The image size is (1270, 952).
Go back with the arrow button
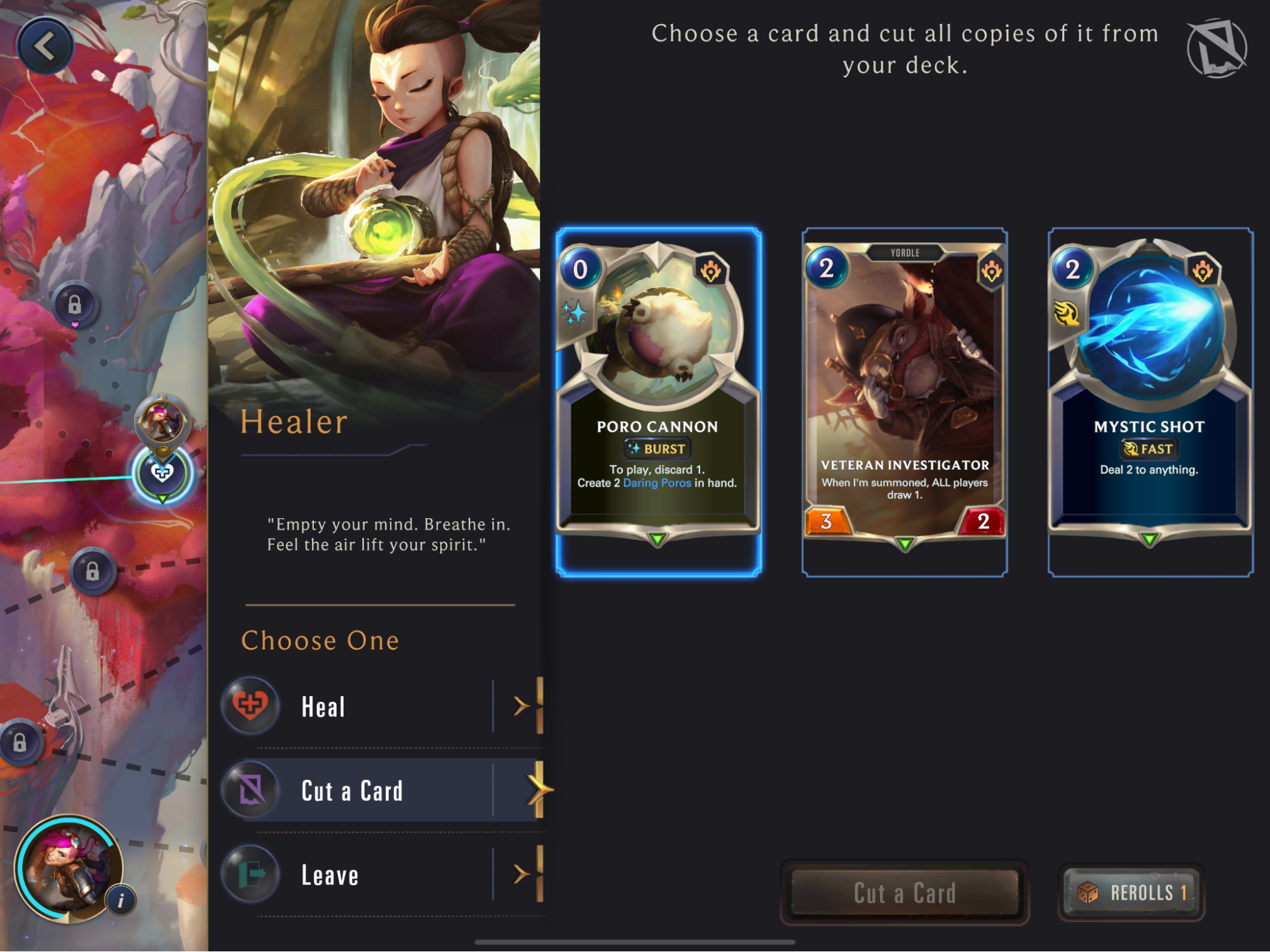[x=45, y=46]
